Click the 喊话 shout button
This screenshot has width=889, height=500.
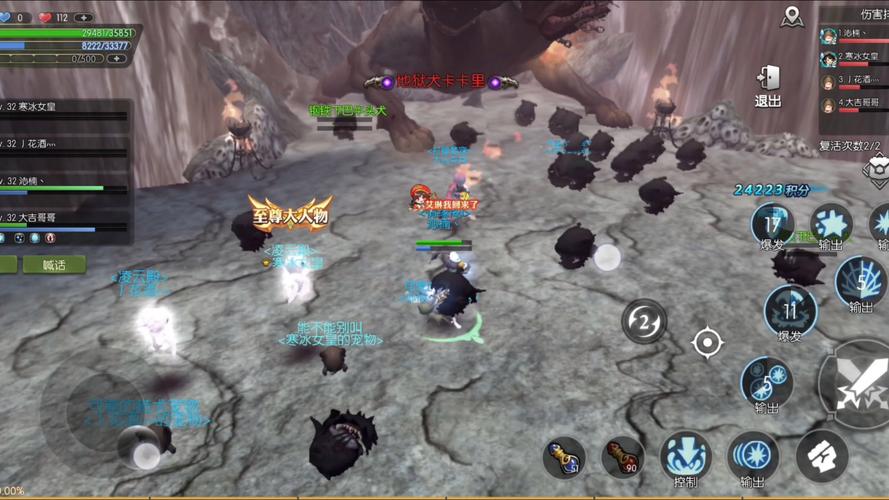pos(54,265)
